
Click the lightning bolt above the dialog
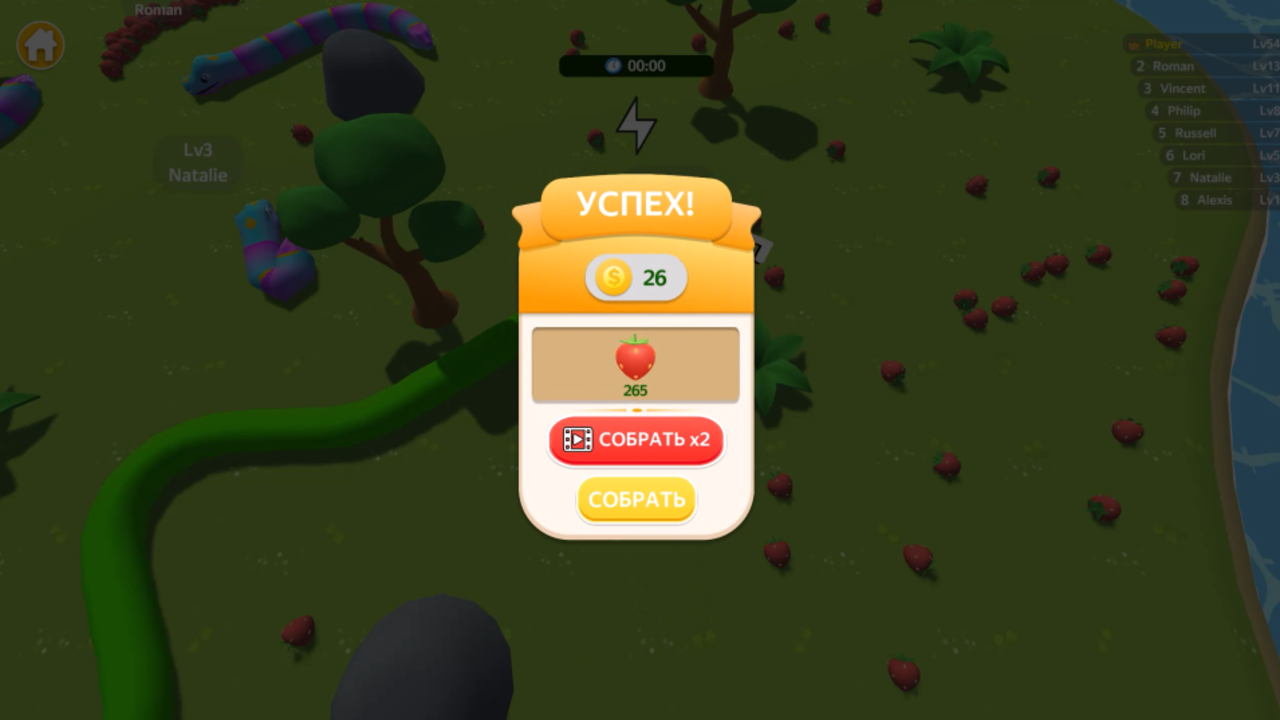tap(637, 122)
